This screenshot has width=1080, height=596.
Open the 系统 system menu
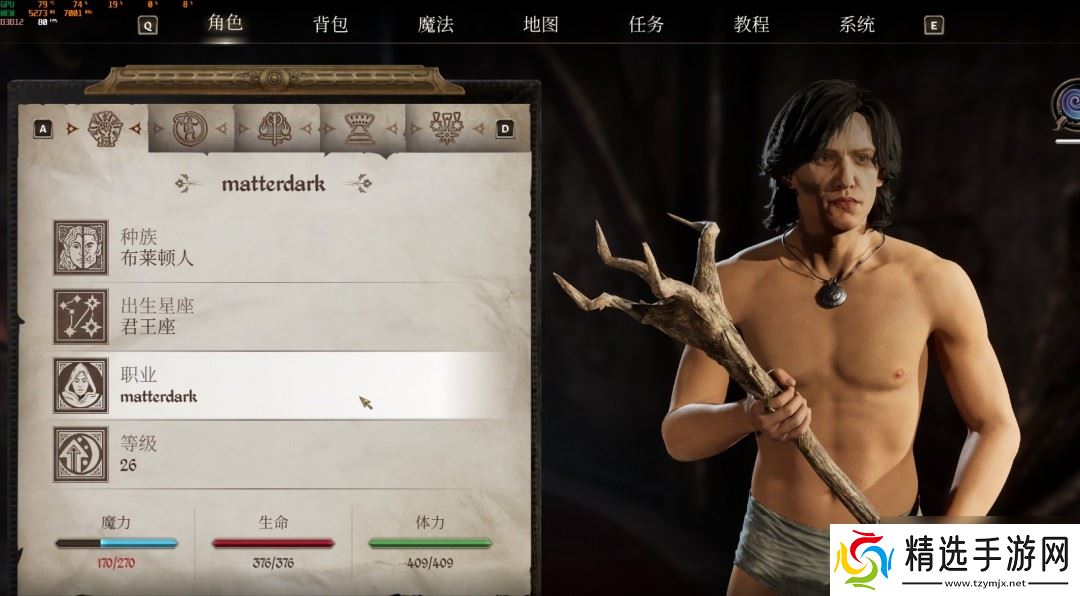coord(857,25)
